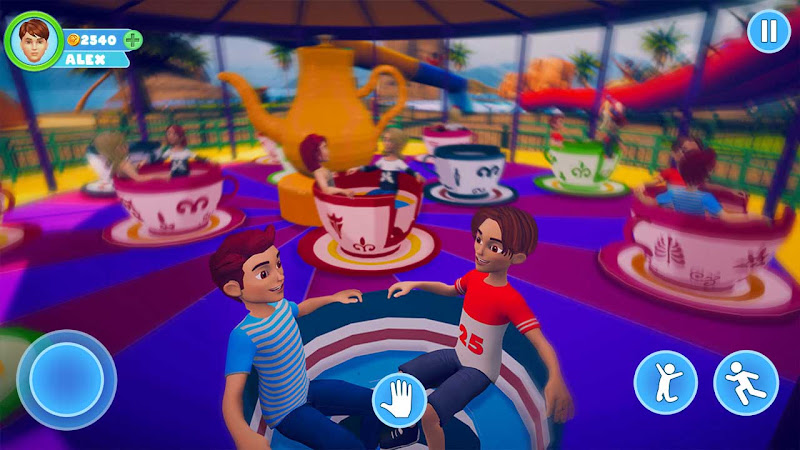Open Alex's player avatar profile

33,38
